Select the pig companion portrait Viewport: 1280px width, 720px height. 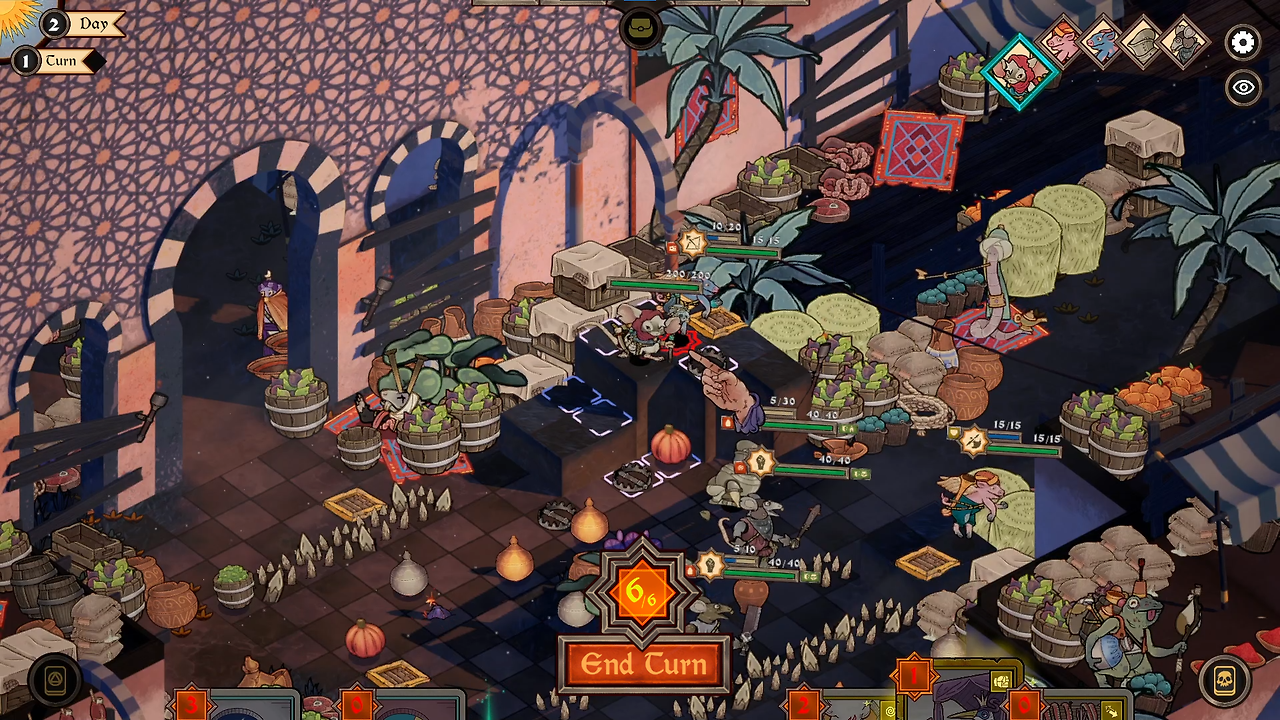pos(1060,45)
